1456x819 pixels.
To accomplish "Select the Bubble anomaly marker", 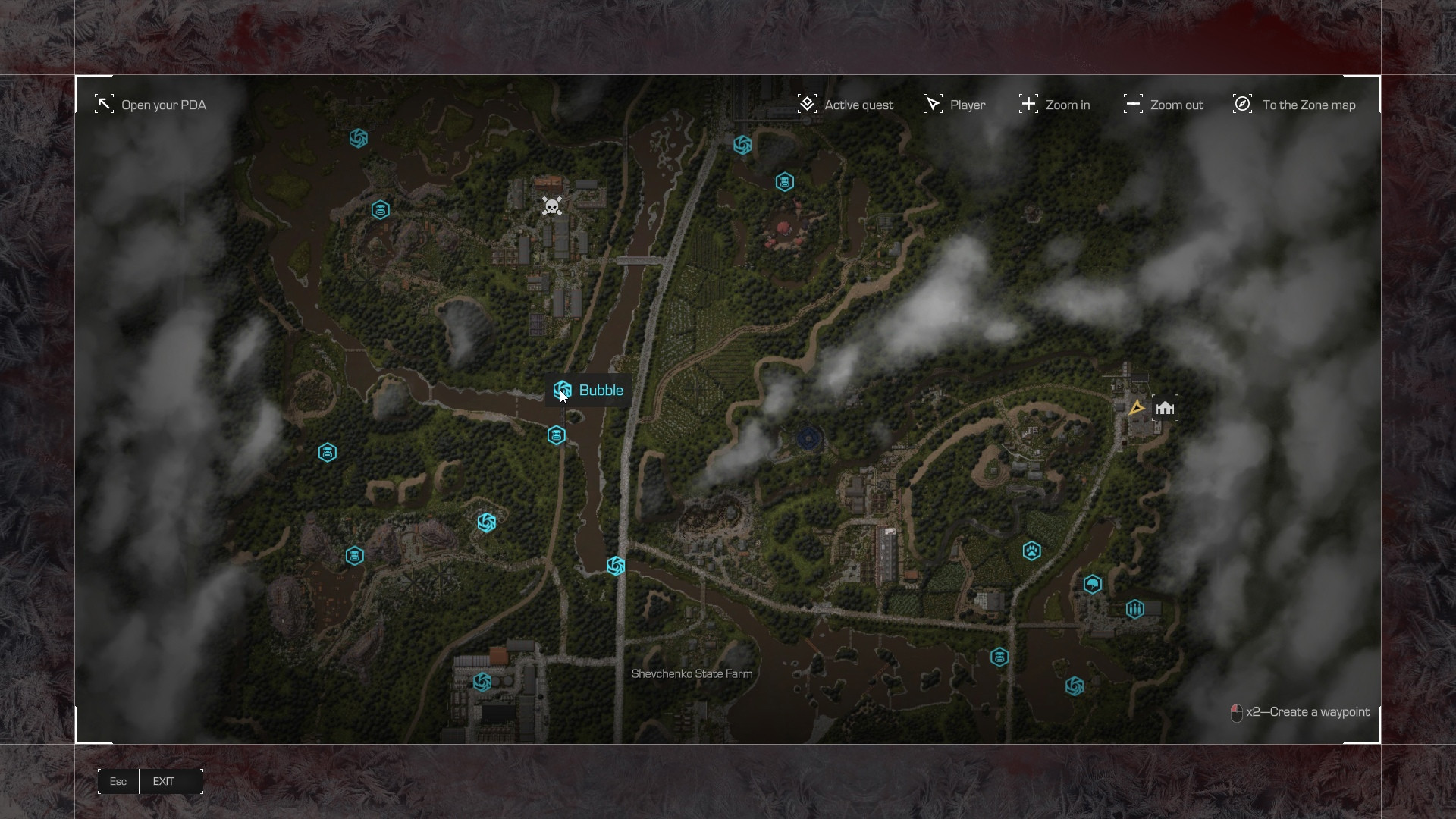I will coord(562,391).
